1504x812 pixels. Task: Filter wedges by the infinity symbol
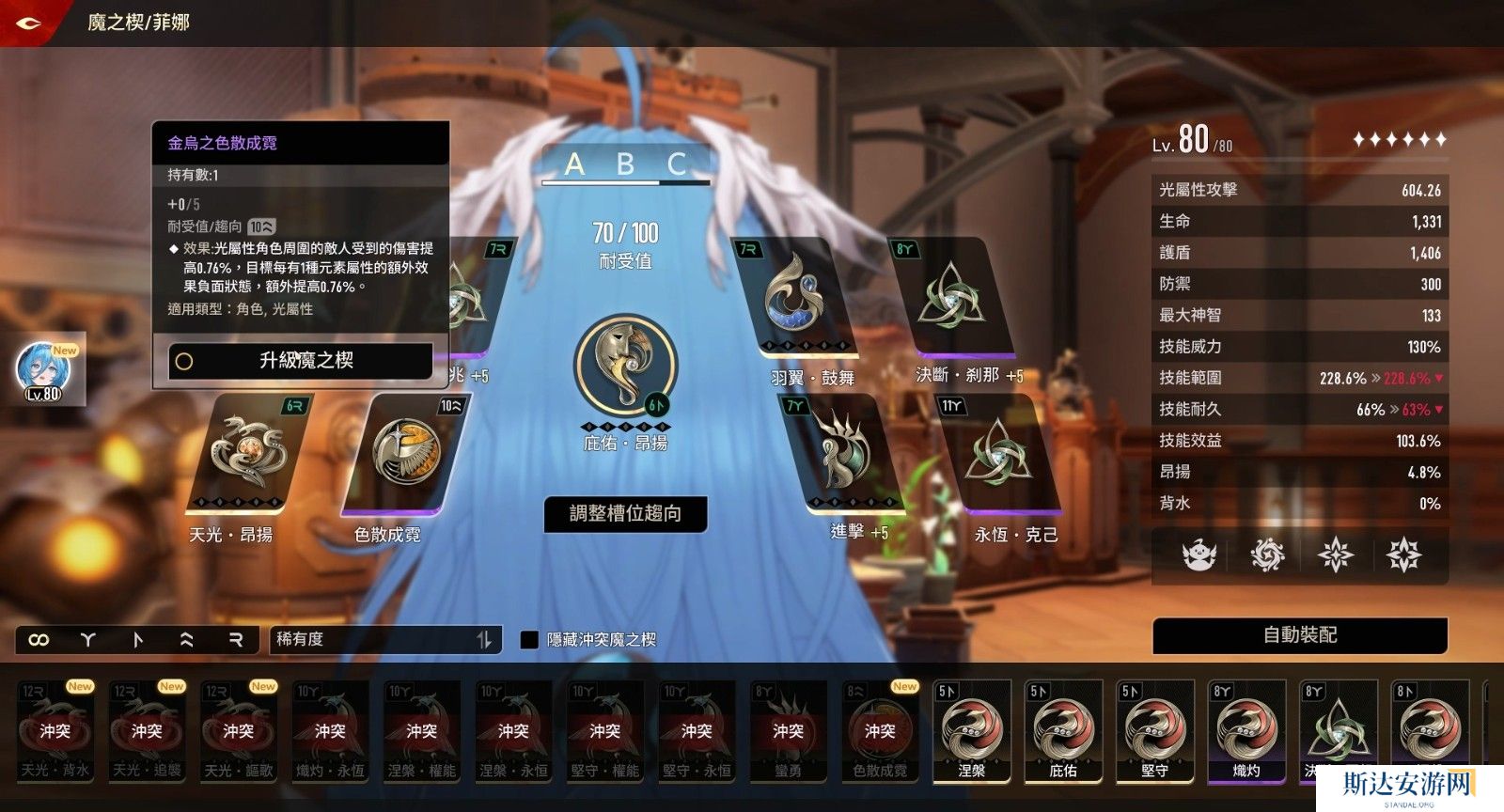[x=39, y=640]
